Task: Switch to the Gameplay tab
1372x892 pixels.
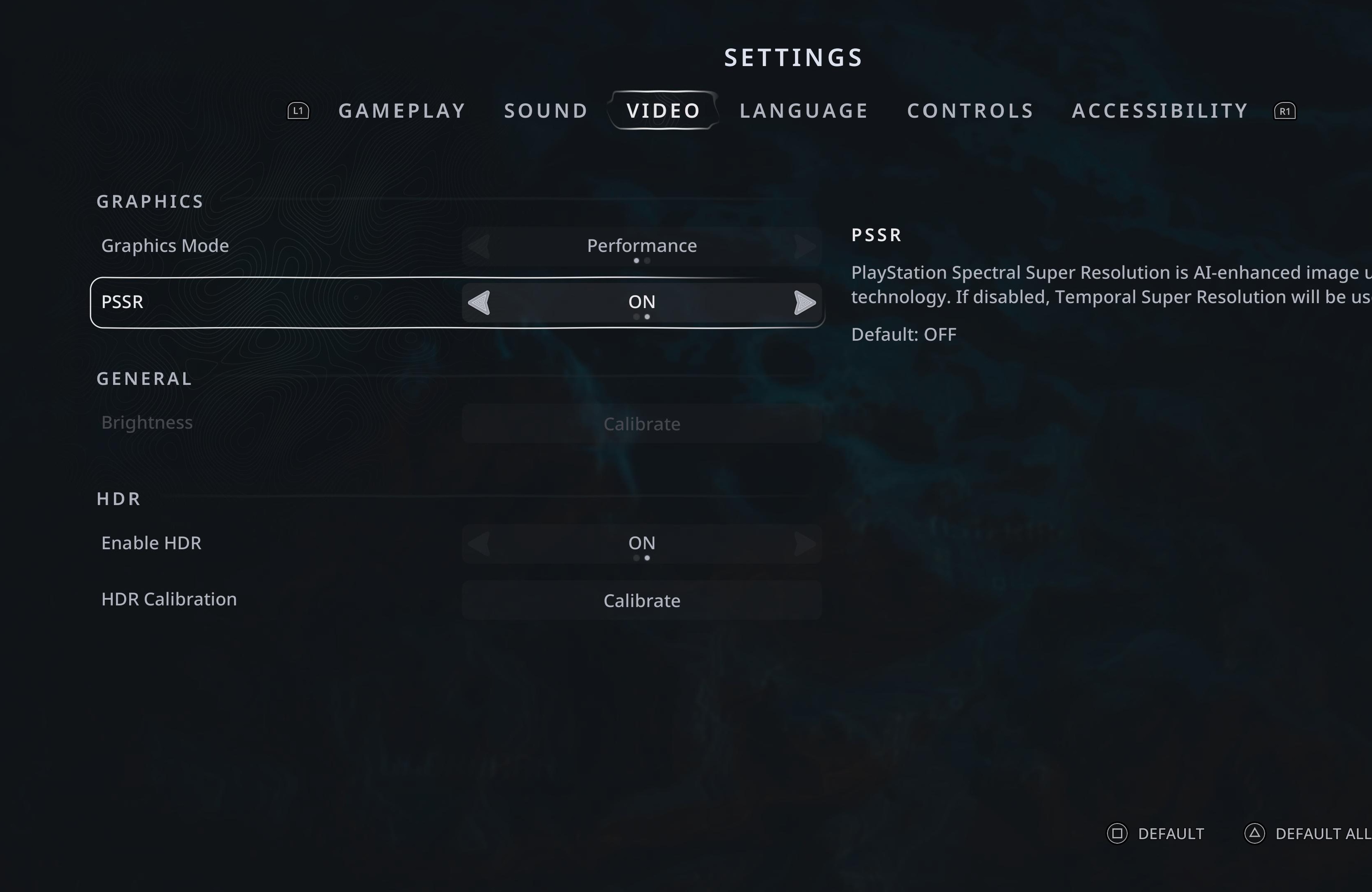Action: click(x=402, y=111)
